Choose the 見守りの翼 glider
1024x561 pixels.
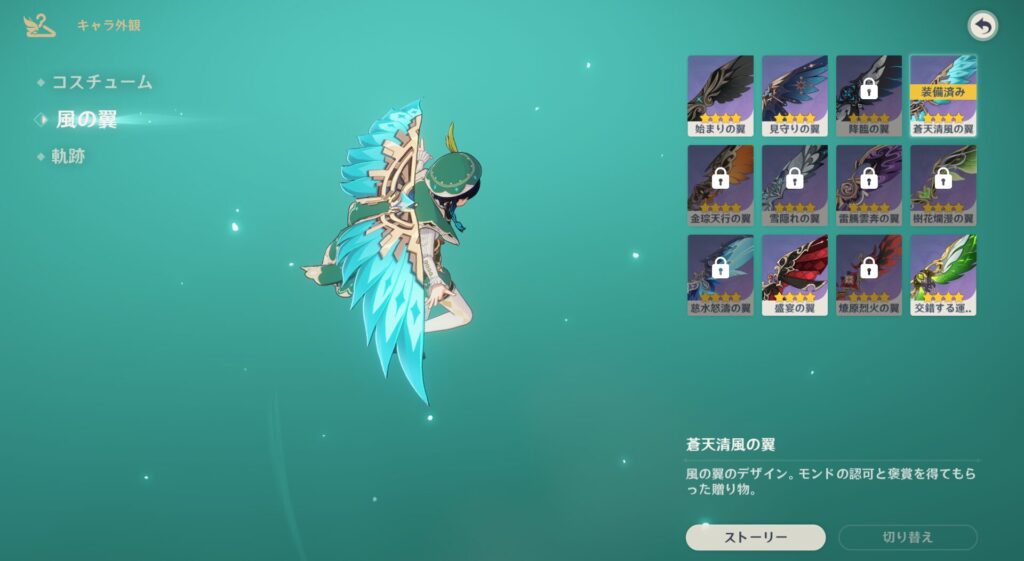click(x=795, y=95)
